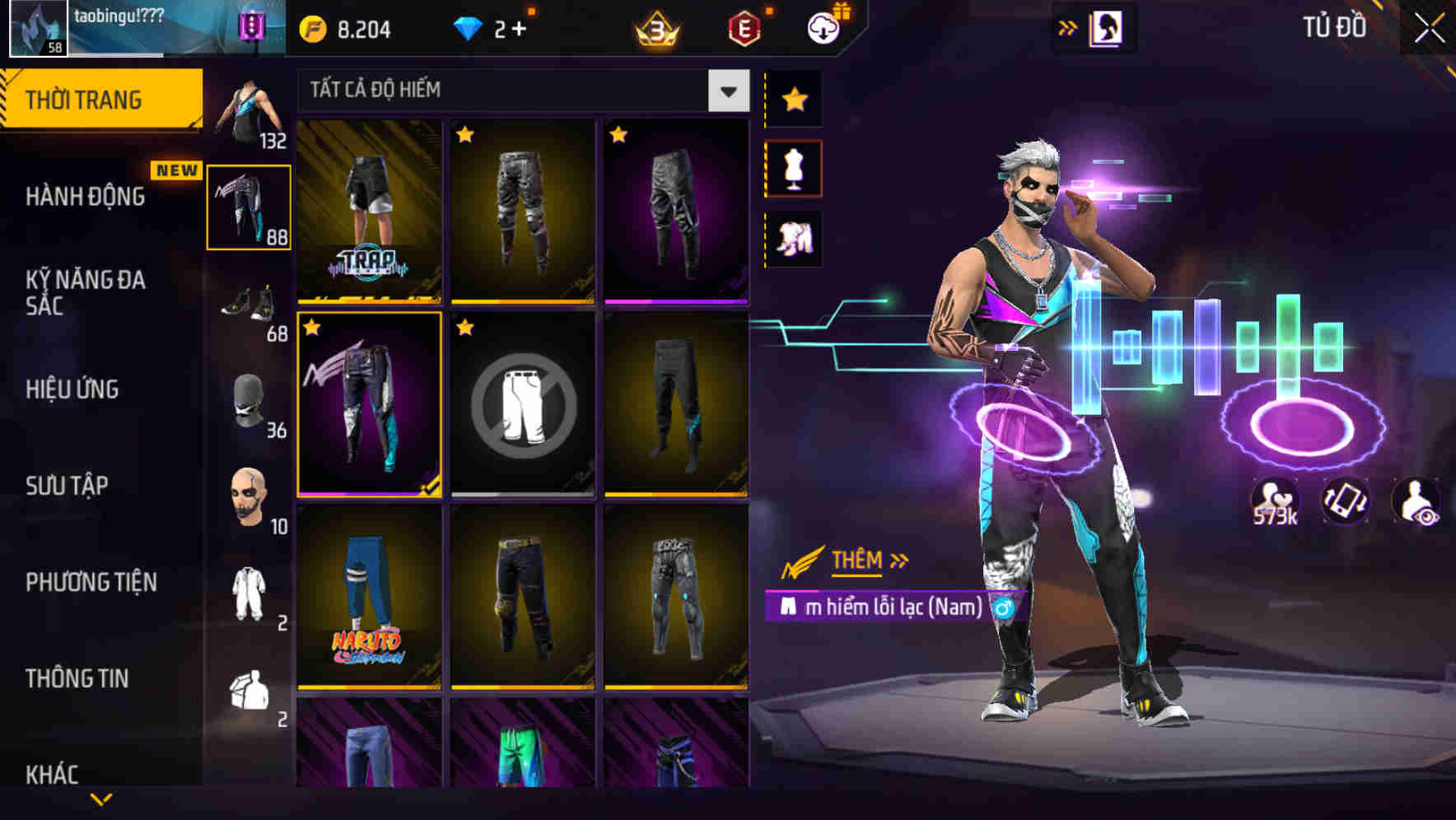Expand the sidebar with the bottom chevron
Screen dimensions: 1456x820
pos(101,799)
